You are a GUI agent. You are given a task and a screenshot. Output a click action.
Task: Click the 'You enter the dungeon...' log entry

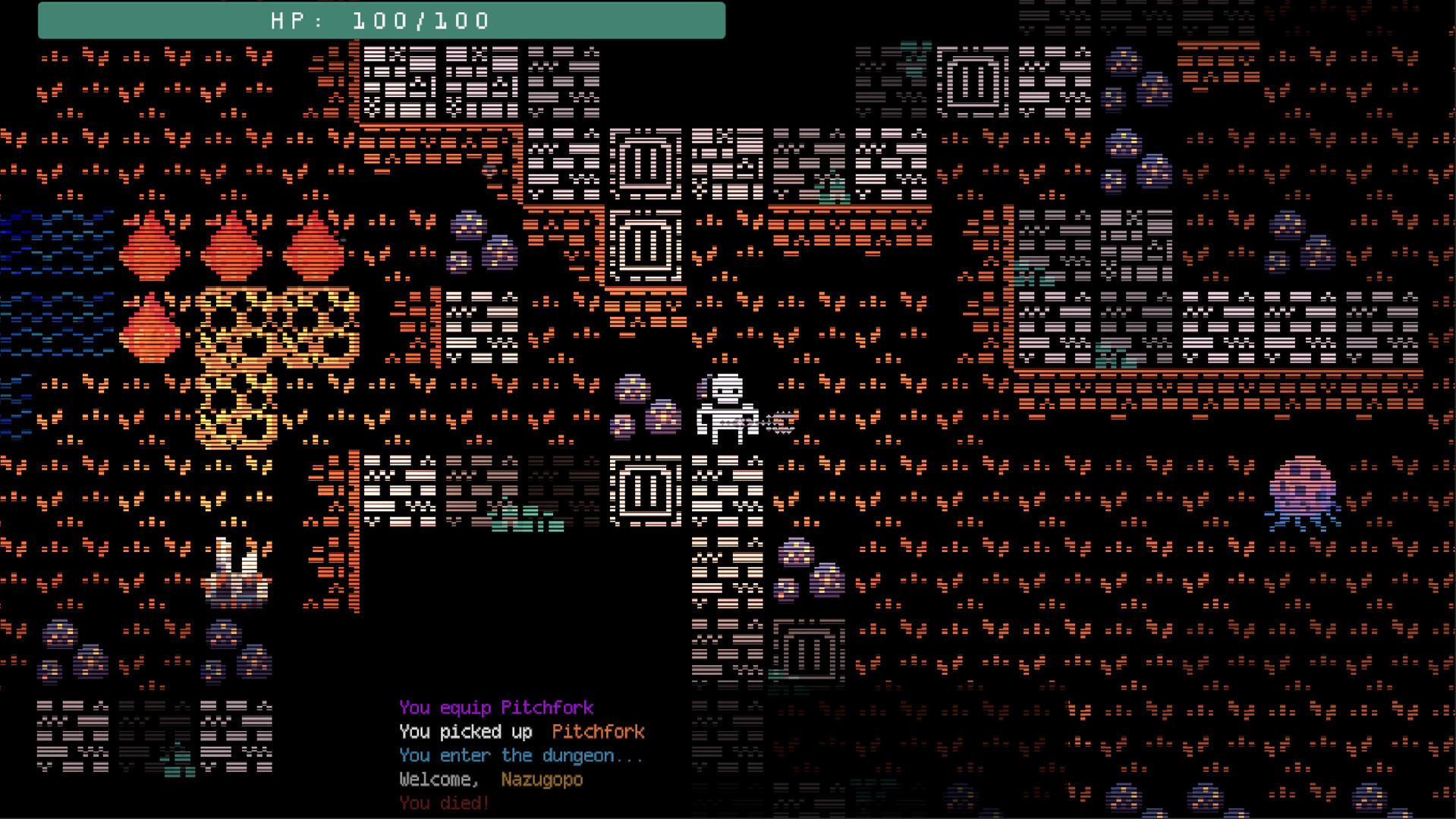tap(519, 755)
